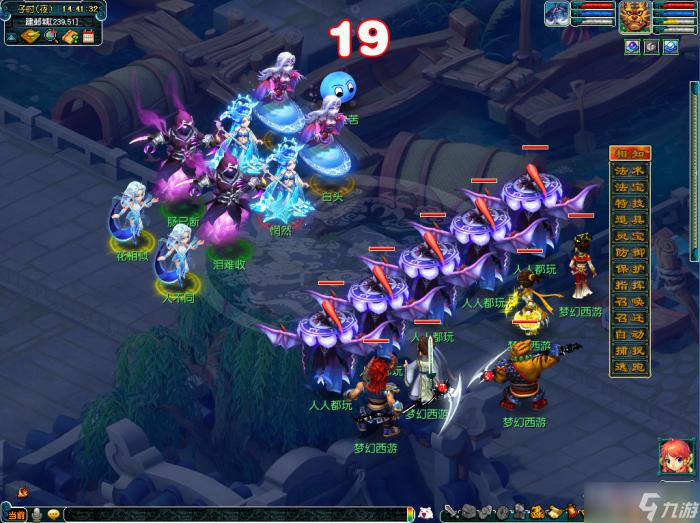Viewport: 700px width, 523px height.
Task: Activate 自动 auto-battle
Action: coord(628,334)
